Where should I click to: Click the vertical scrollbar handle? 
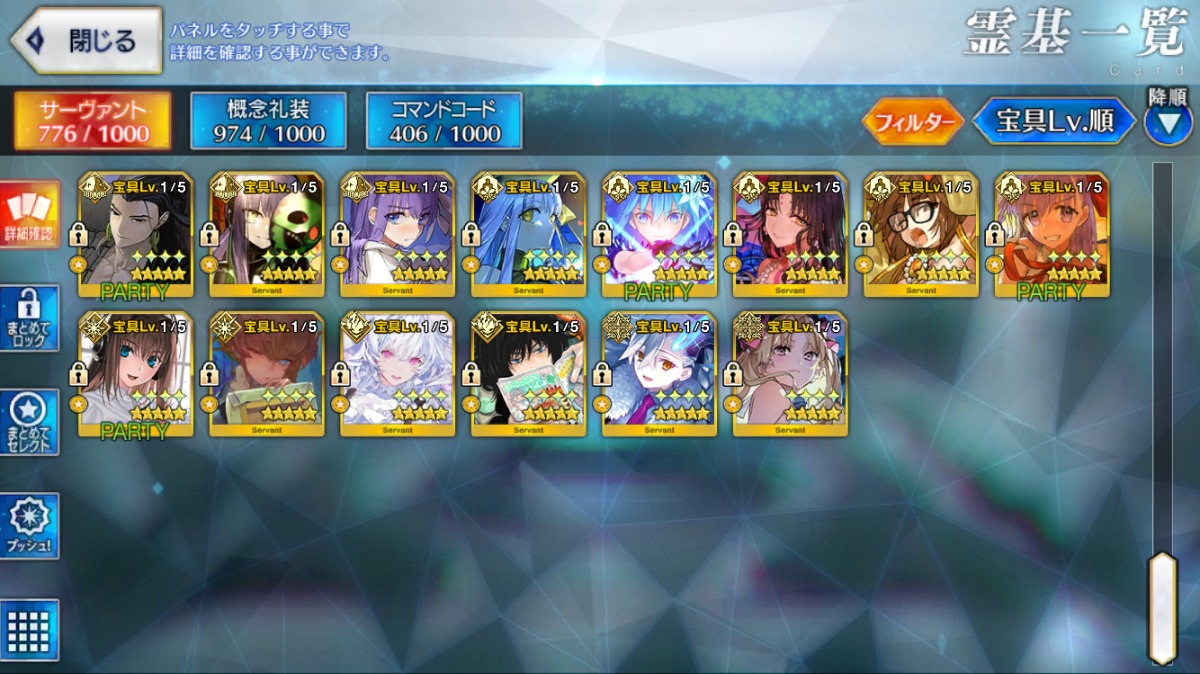coord(1162,607)
